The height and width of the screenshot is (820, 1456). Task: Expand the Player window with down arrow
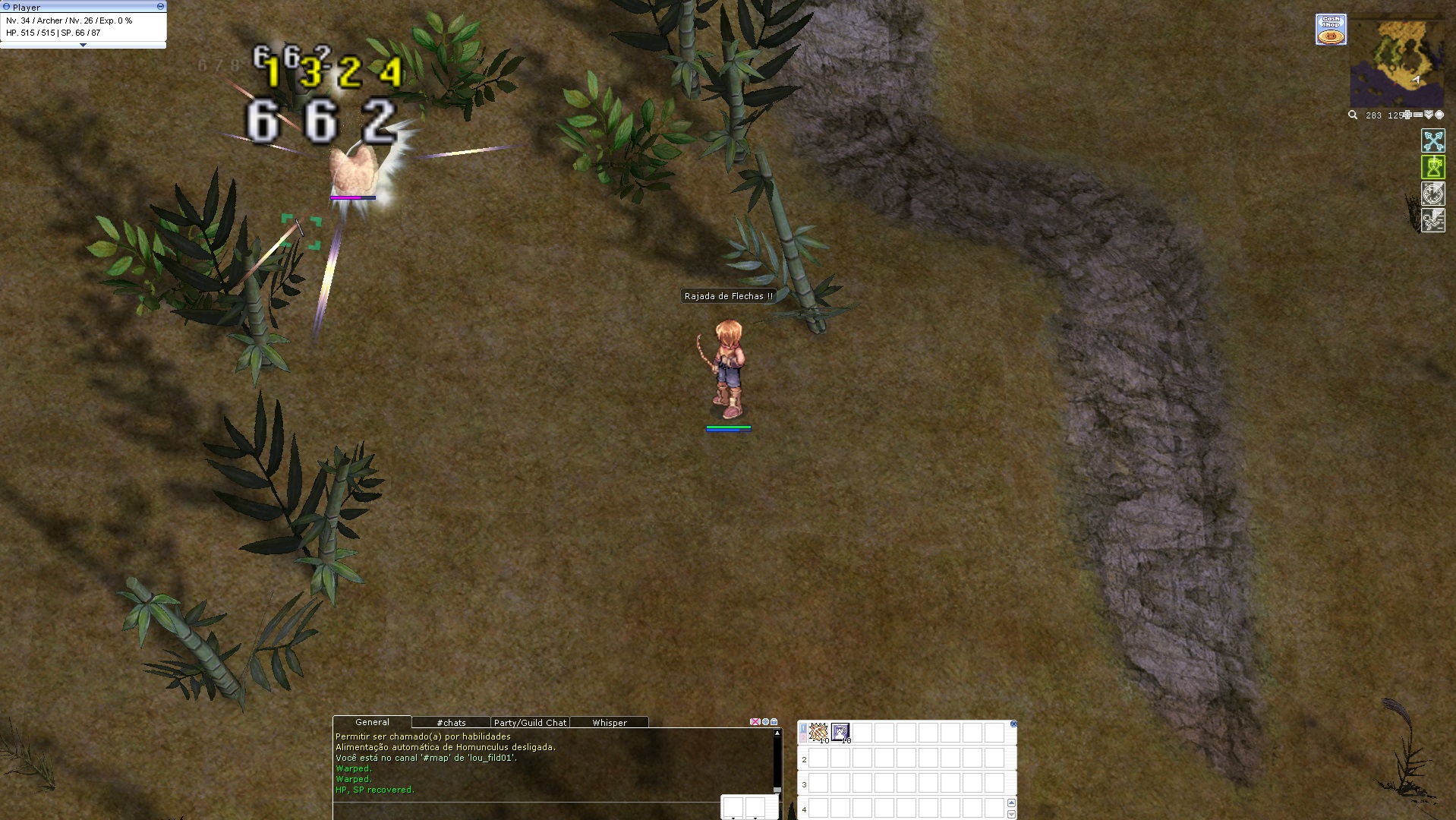[x=83, y=46]
